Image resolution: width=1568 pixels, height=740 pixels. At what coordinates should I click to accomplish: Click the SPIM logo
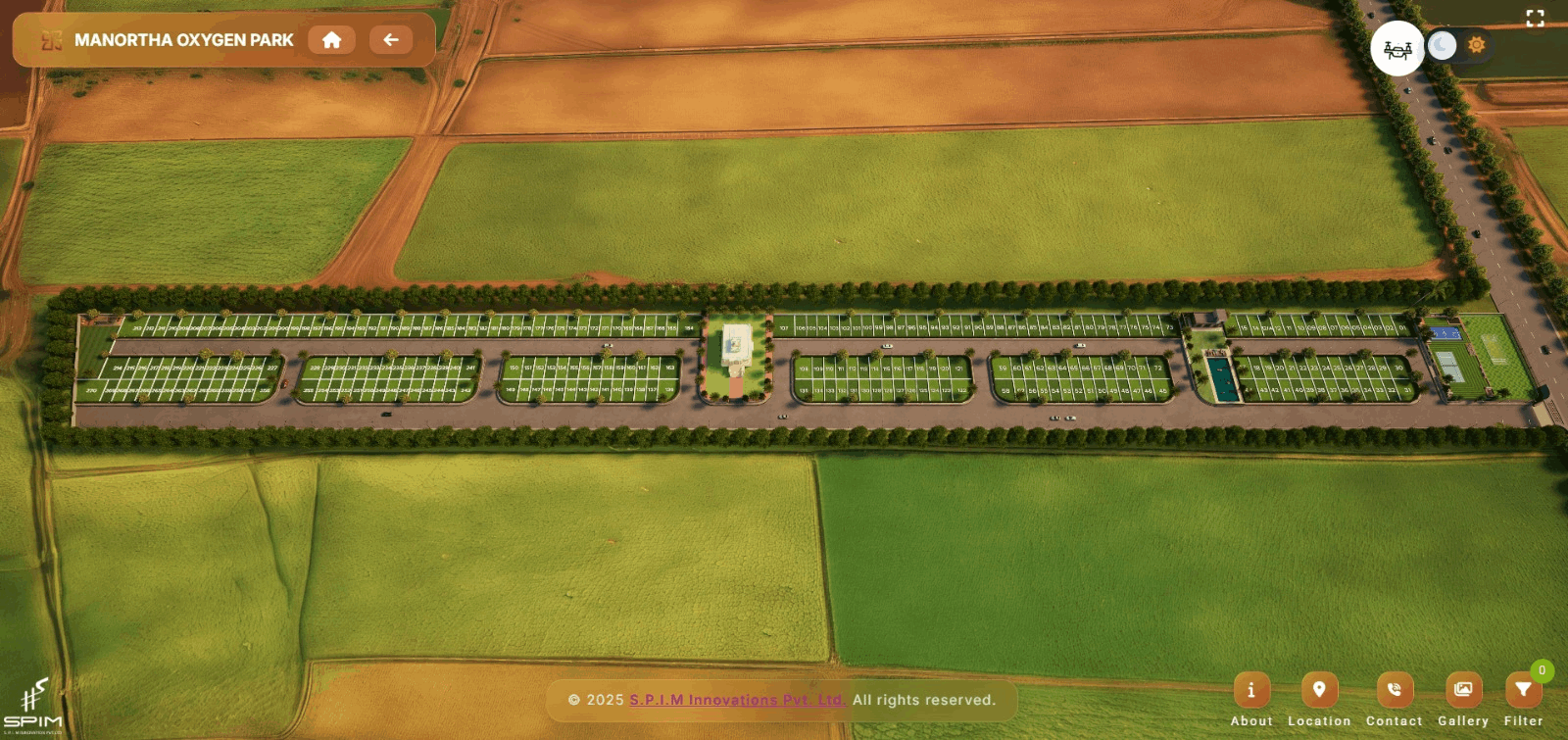click(33, 706)
